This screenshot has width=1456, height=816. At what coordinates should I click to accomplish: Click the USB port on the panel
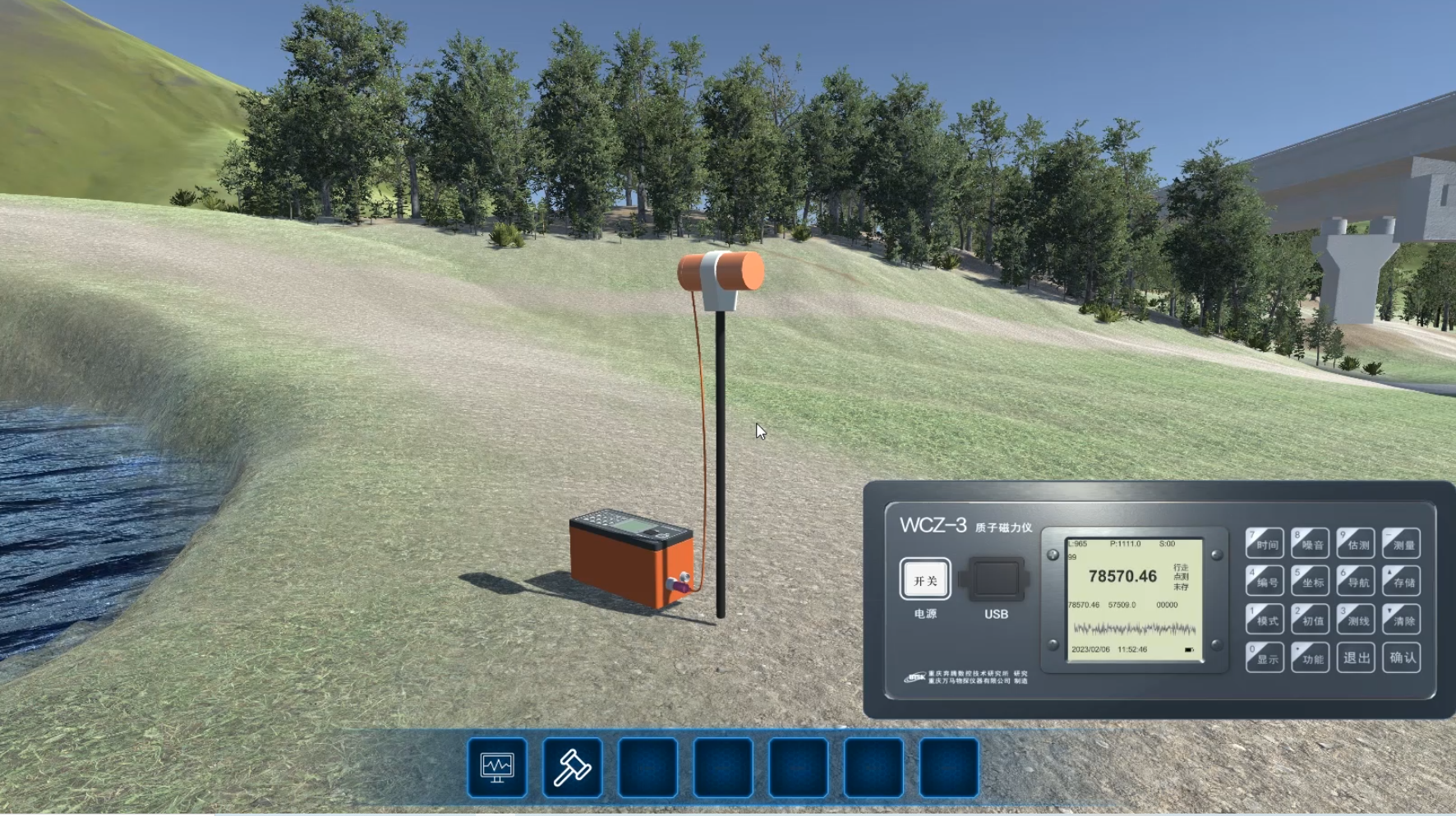tap(997, 579)
